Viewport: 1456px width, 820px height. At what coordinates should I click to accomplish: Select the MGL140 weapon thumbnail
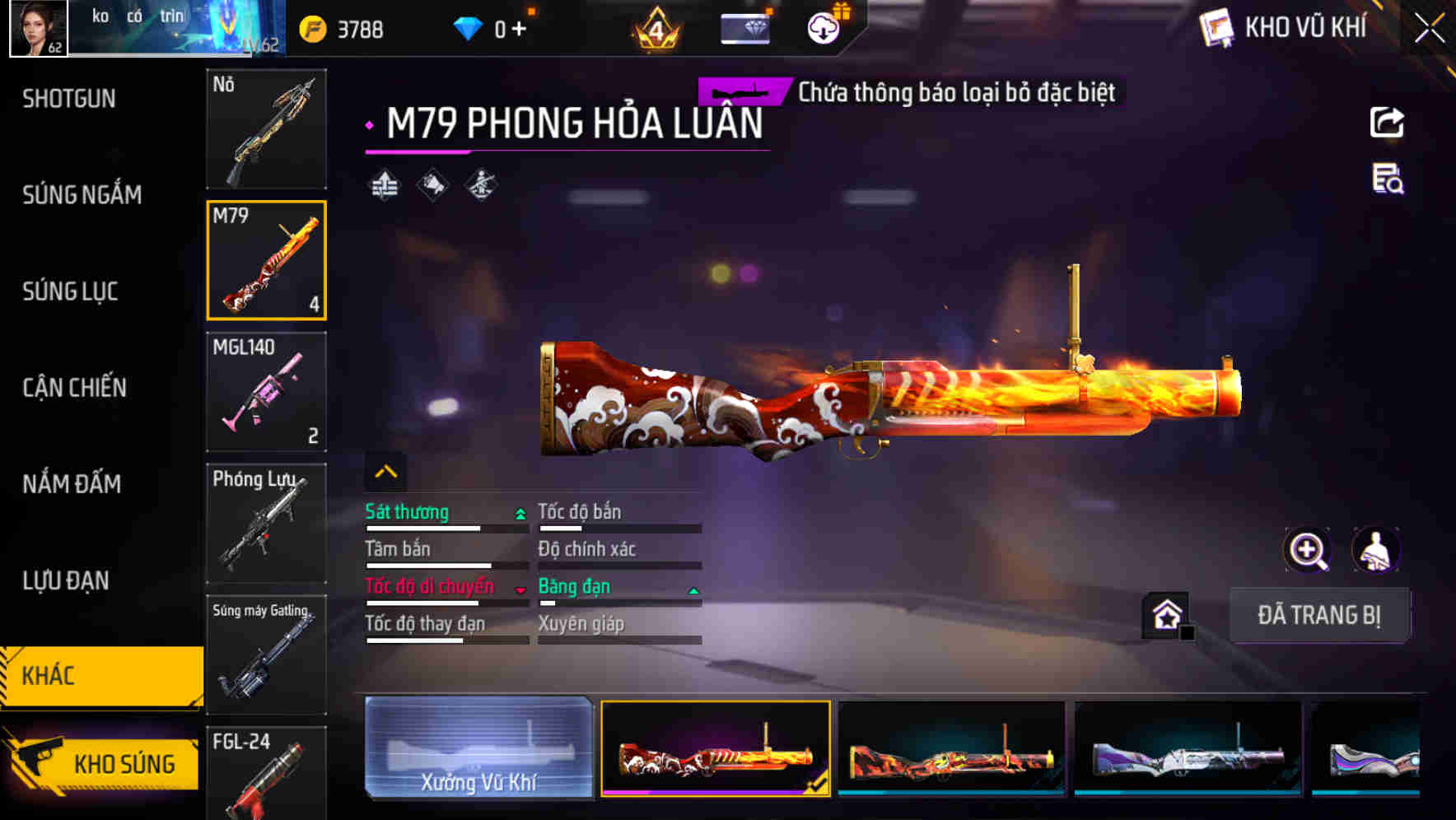tap(266, 391)
